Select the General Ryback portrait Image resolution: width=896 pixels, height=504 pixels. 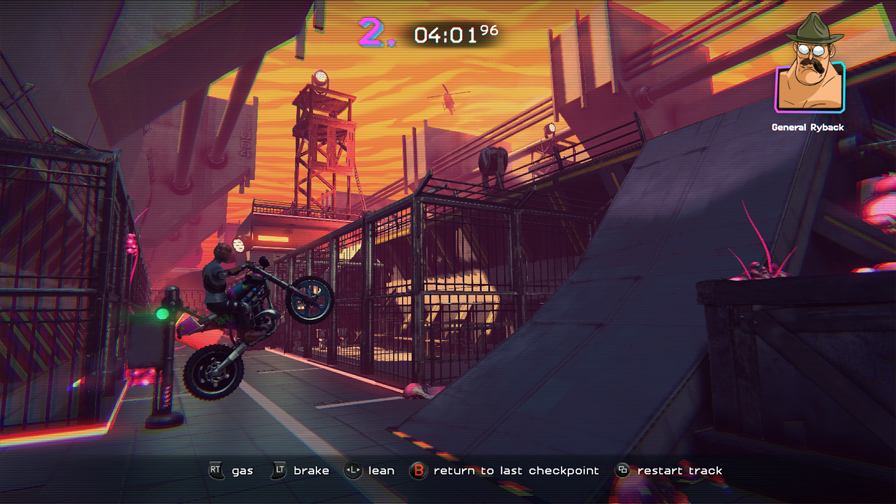pyautogui.click(x=809, y=77)
